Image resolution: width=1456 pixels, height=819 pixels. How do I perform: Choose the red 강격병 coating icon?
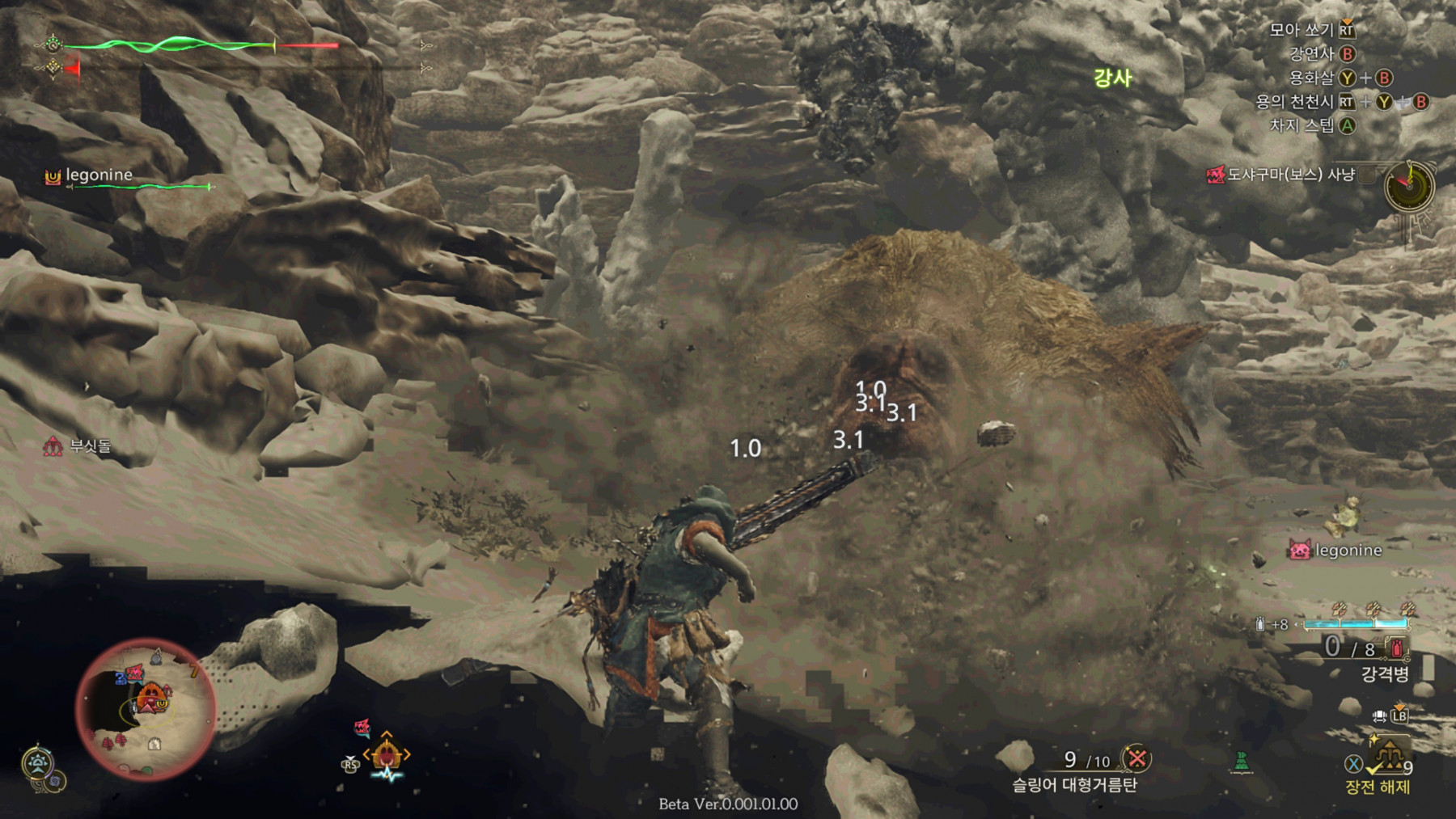(1396, 648)
